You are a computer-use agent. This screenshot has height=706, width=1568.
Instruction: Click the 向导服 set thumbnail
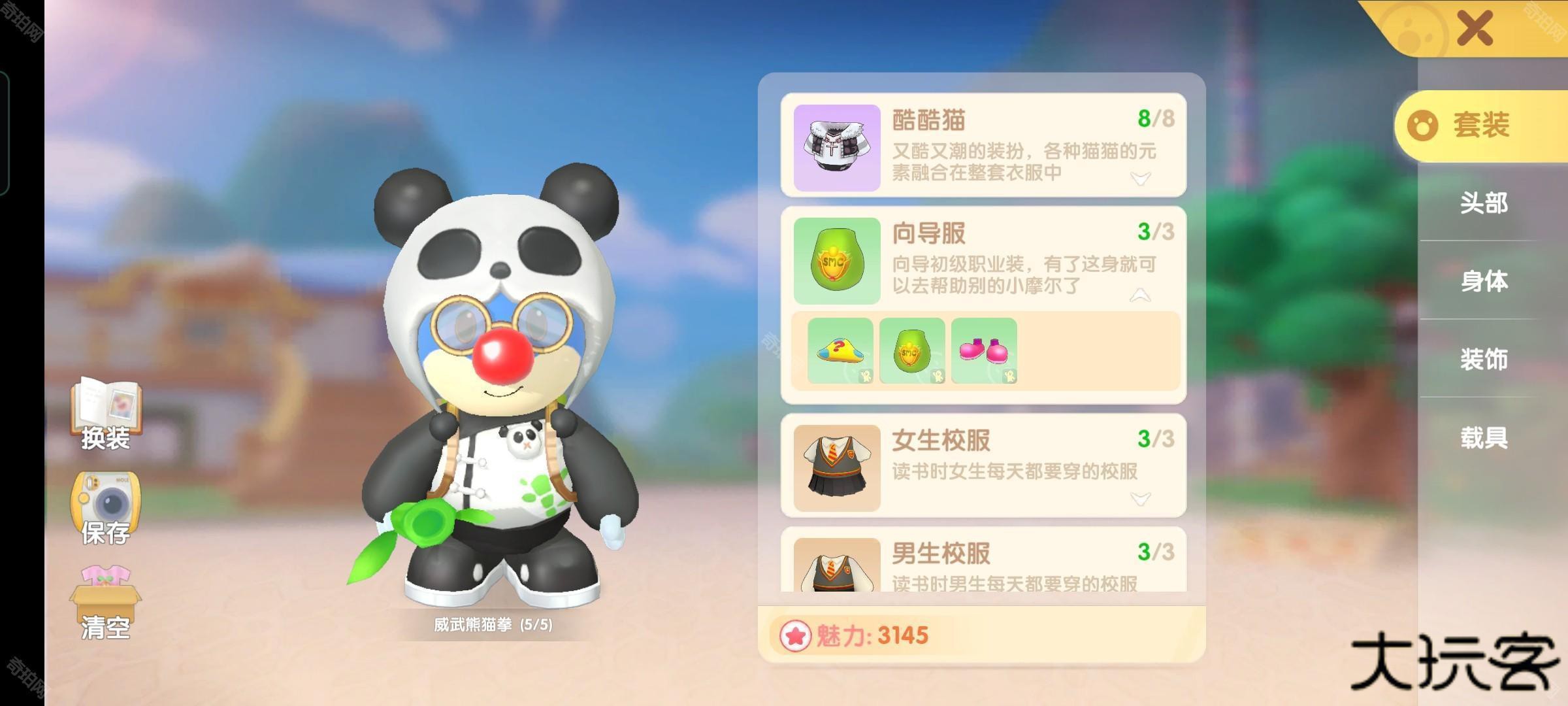point(837,261)
